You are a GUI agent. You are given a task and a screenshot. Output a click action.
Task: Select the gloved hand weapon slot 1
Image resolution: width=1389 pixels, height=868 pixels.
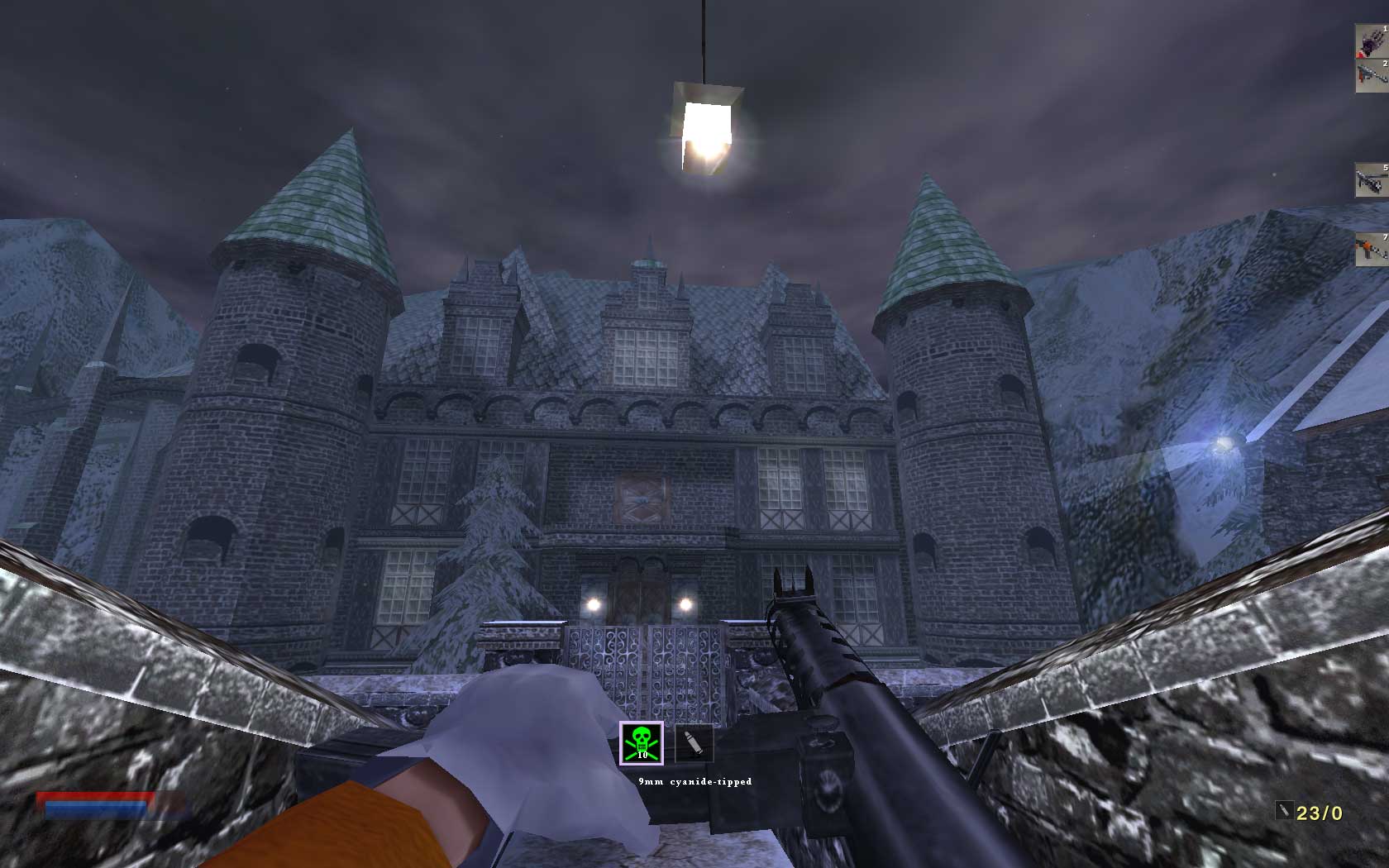click(1371, 41)
